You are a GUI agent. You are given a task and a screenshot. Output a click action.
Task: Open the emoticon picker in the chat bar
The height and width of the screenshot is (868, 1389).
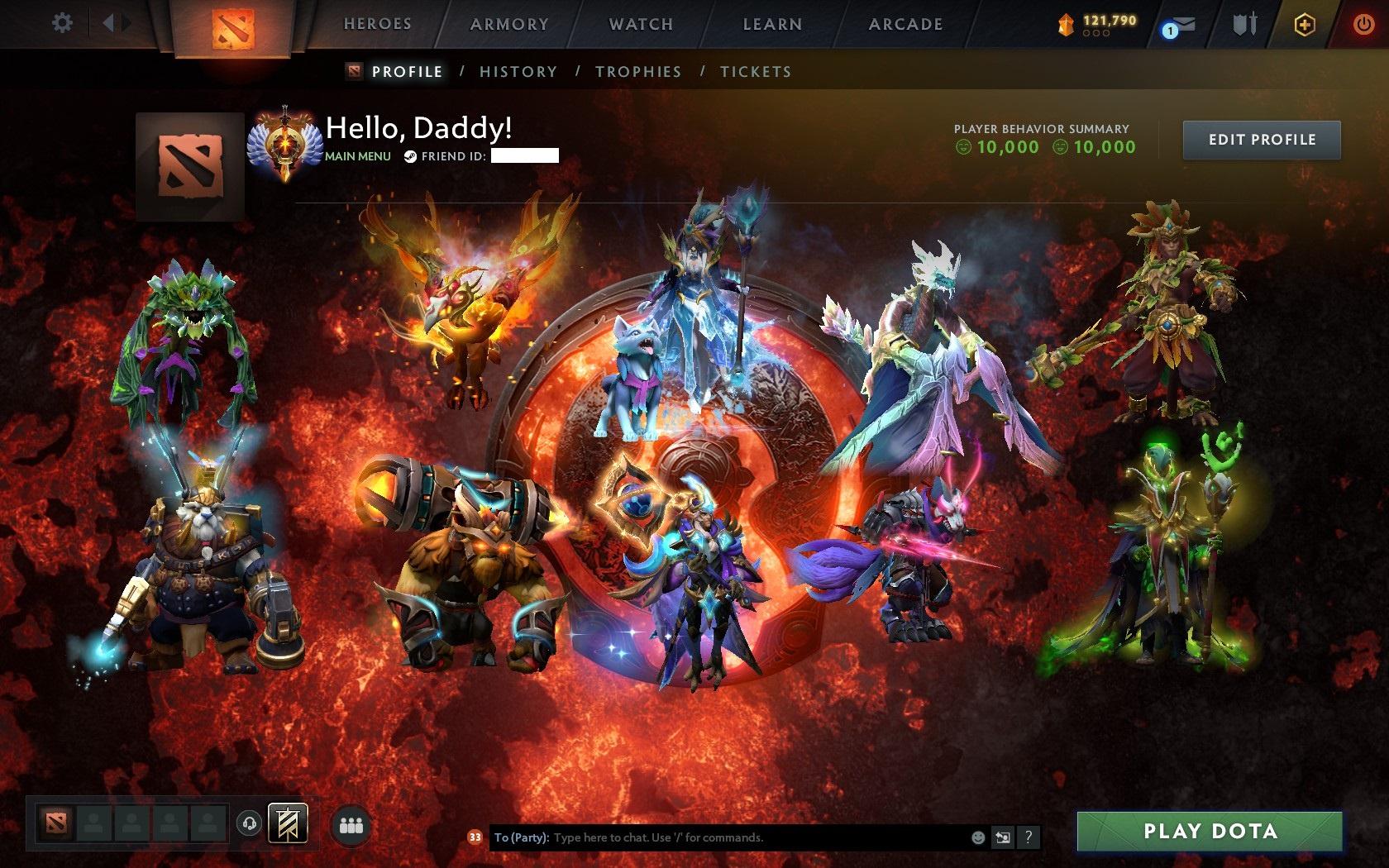click(x=978, y=837)
